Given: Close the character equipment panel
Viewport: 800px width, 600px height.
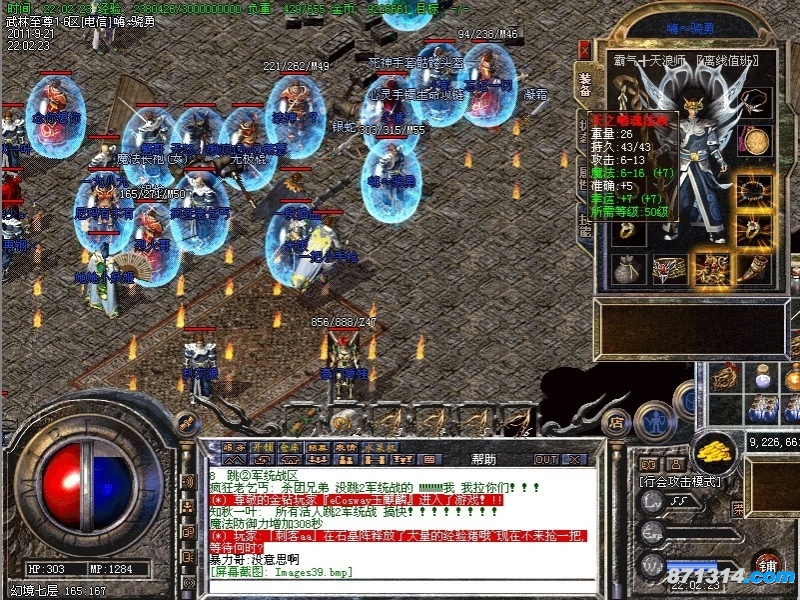Looking at the screenshot, I should (x=585, y=49).
